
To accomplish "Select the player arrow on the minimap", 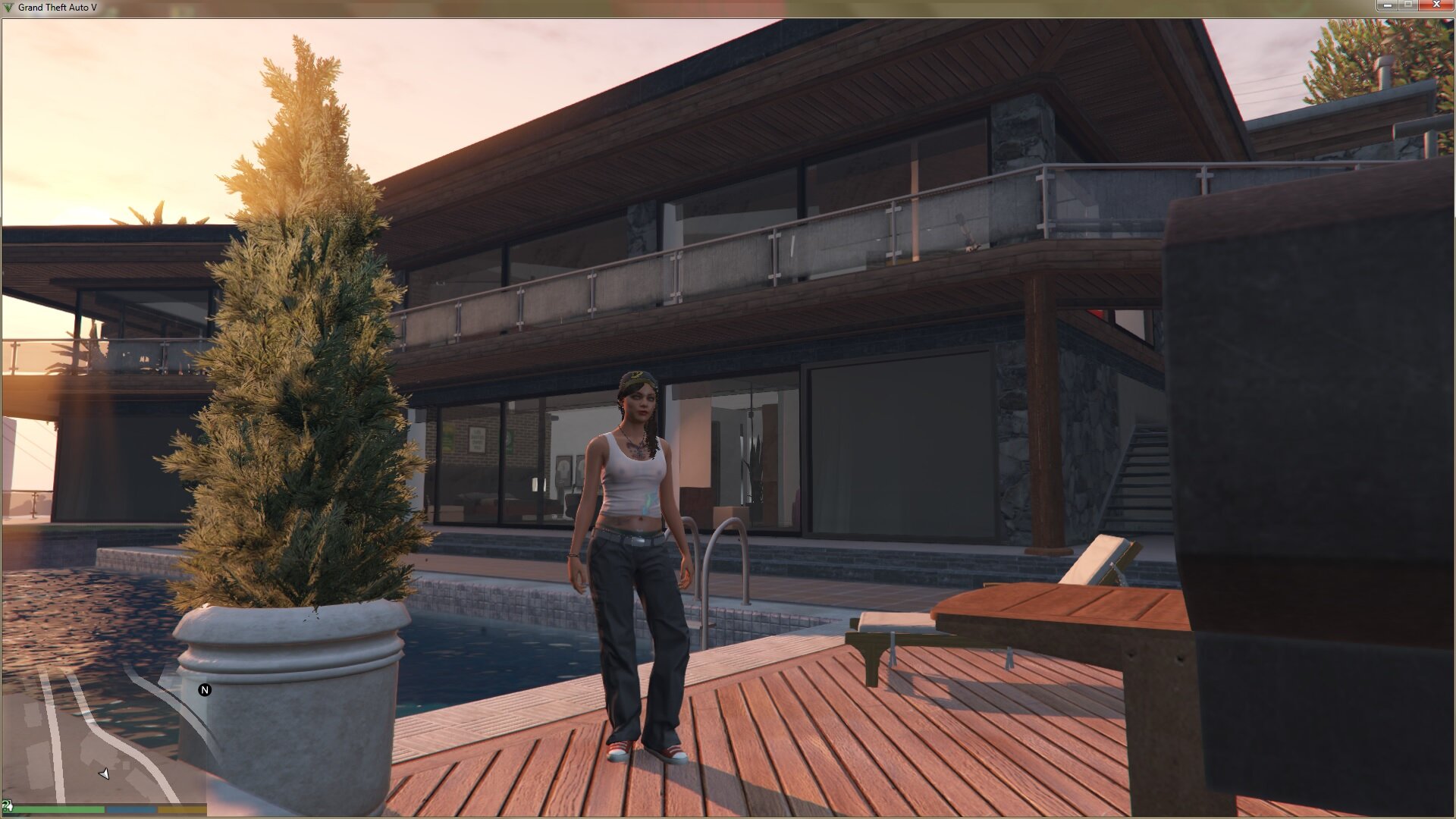I will coord(104,773).
